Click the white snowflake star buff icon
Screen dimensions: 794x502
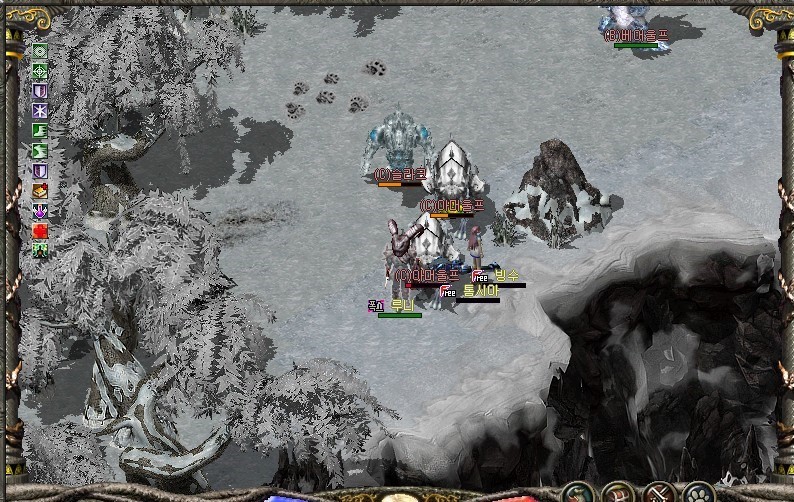(x=40, y=110)
